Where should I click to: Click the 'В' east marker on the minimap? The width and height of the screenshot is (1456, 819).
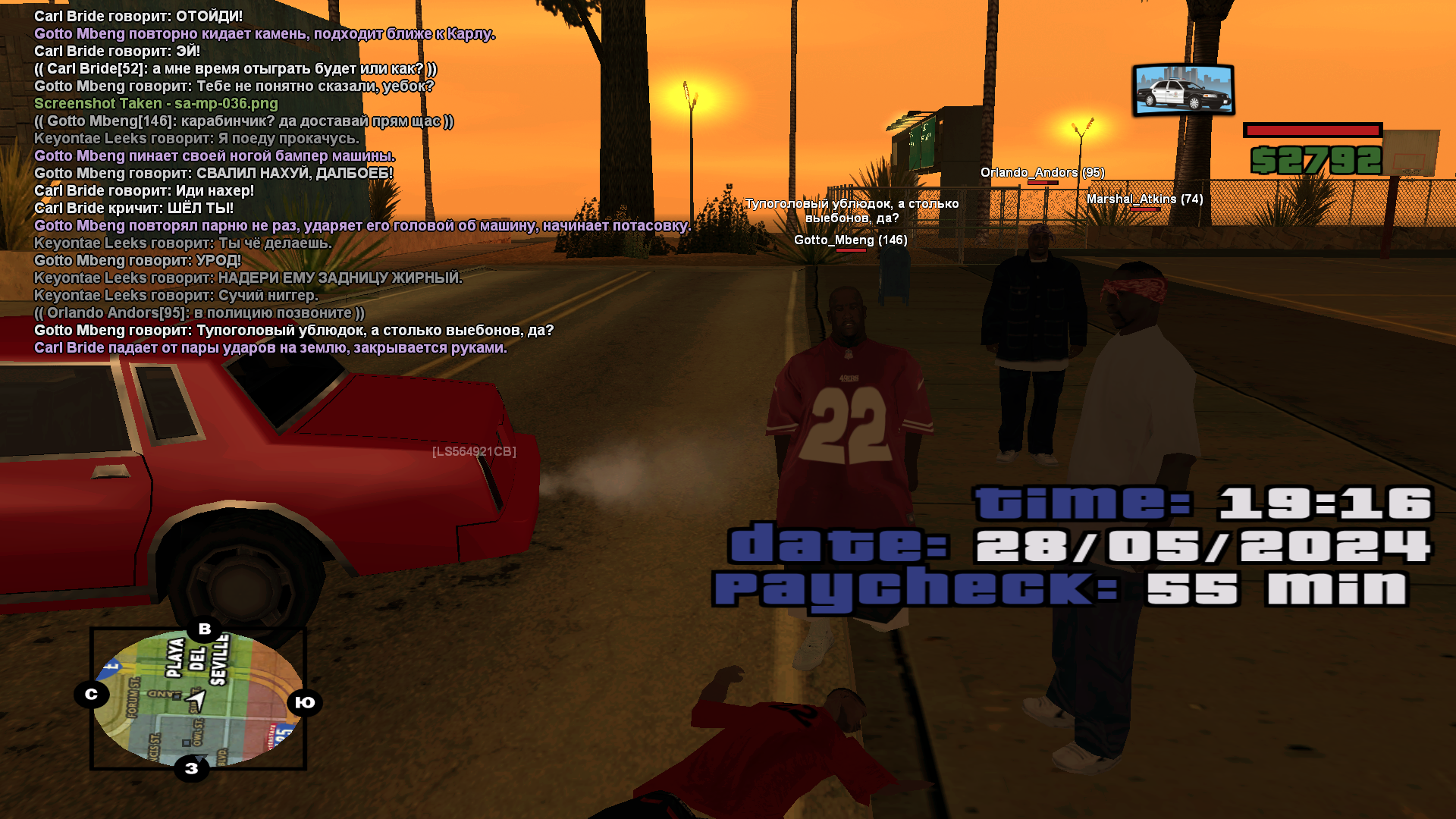(x=205, y=629)
